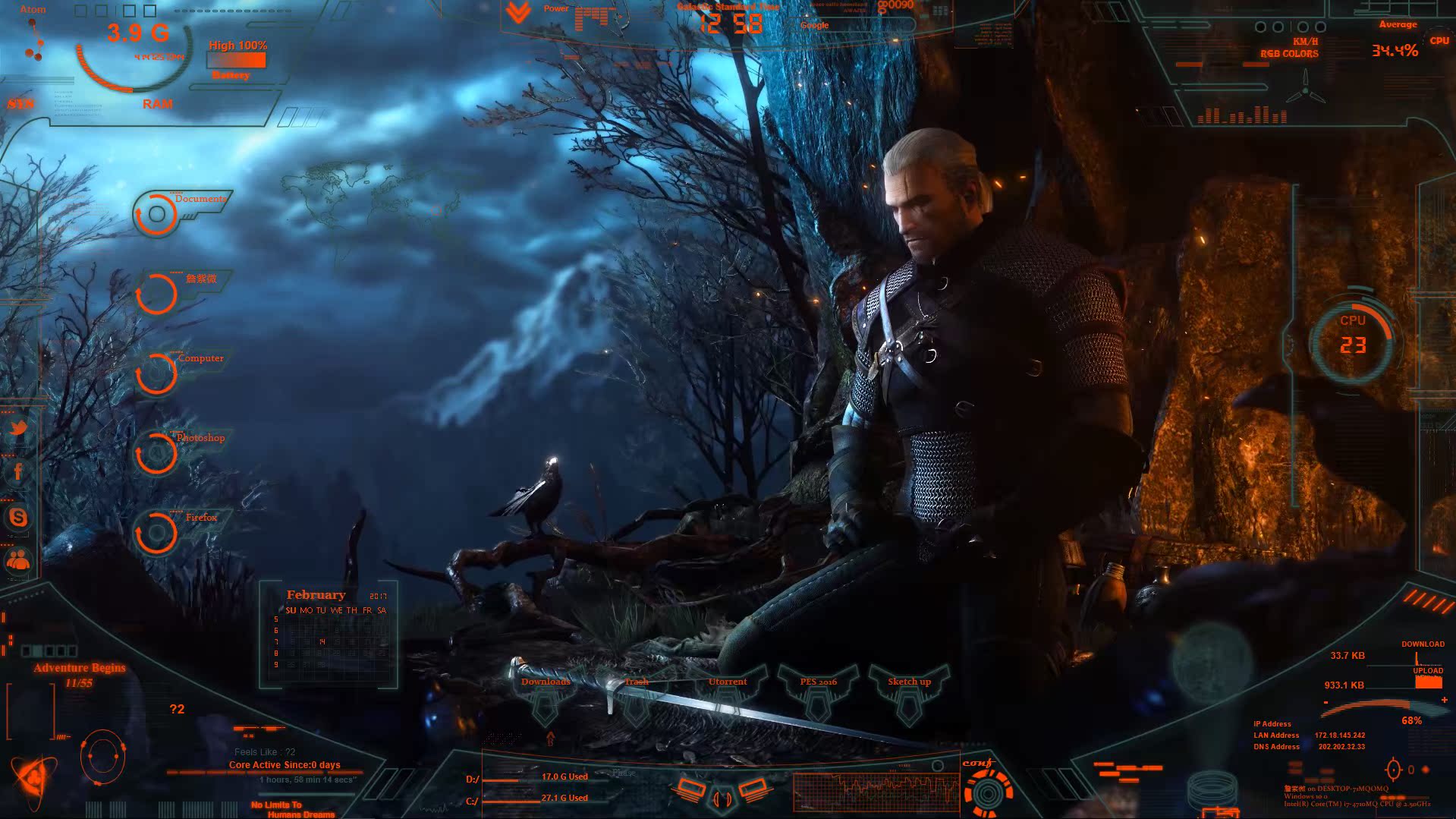
Task: Open the orange conf dial
Action: pyautogui.click(x=987, y=791)
